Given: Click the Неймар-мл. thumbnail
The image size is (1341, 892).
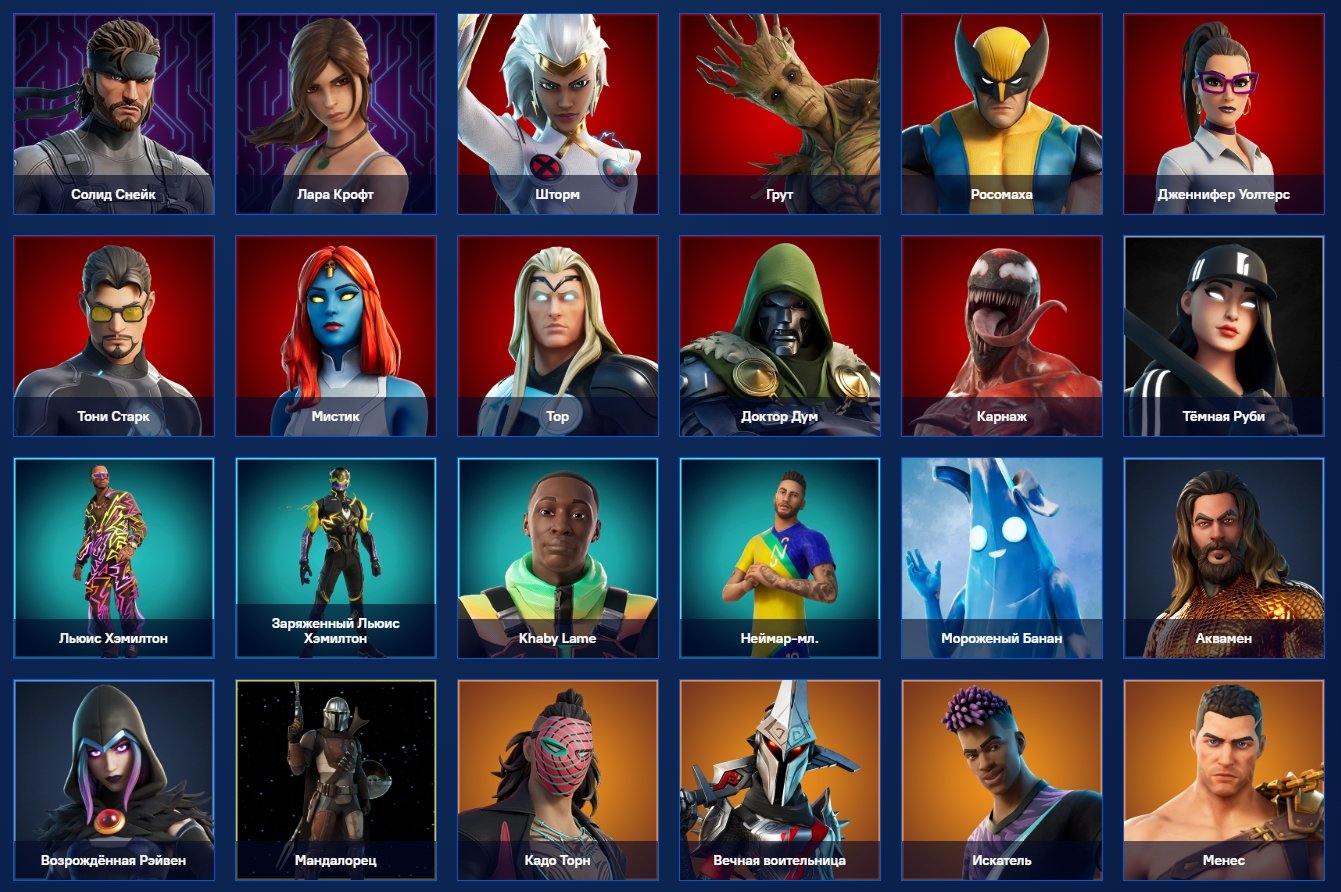Looking at the screenshot, I should tap(780, 555).
